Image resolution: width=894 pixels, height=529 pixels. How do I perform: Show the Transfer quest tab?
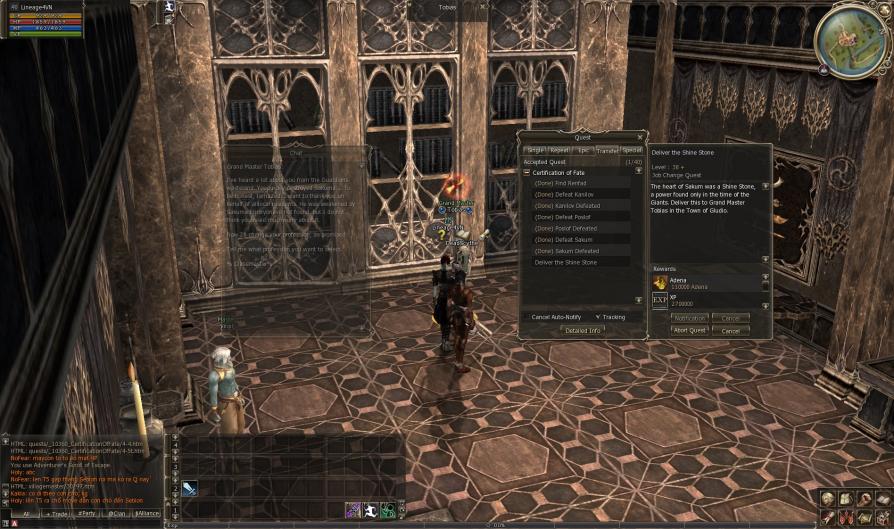(x=607, y=150)
